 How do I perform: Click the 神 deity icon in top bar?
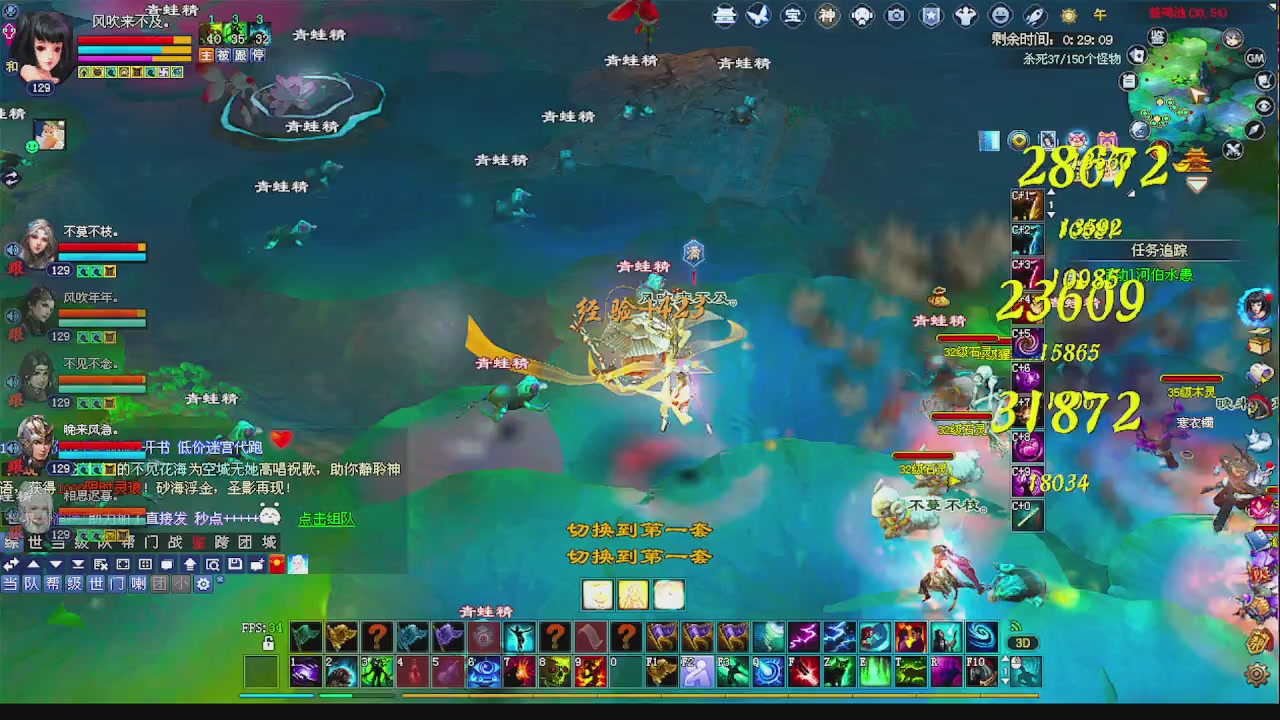coord(827,16)
